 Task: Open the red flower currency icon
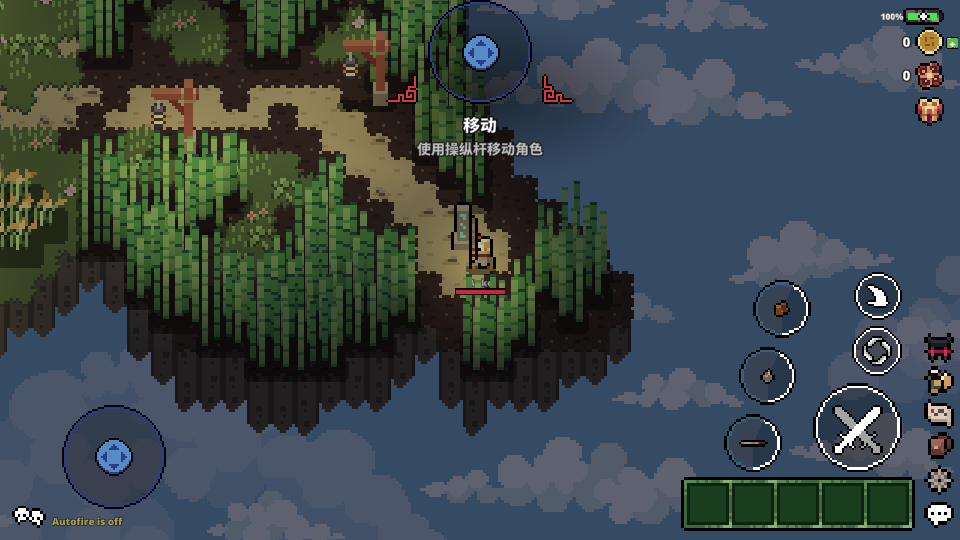[930, 75]
